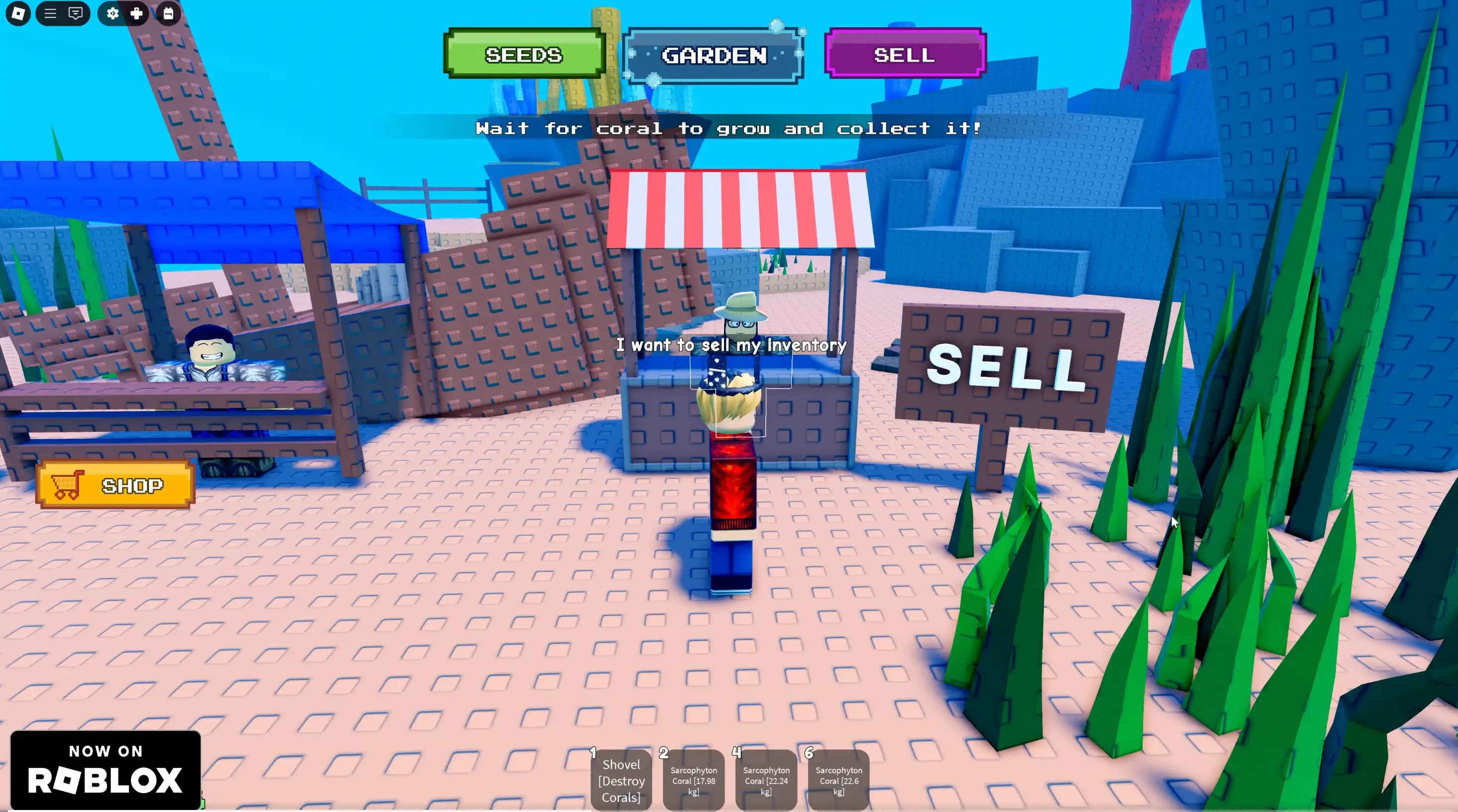Viewport: 1458px width, 812px height.
Task: Open the gear settings icon
Action: (x=113, y=13)
